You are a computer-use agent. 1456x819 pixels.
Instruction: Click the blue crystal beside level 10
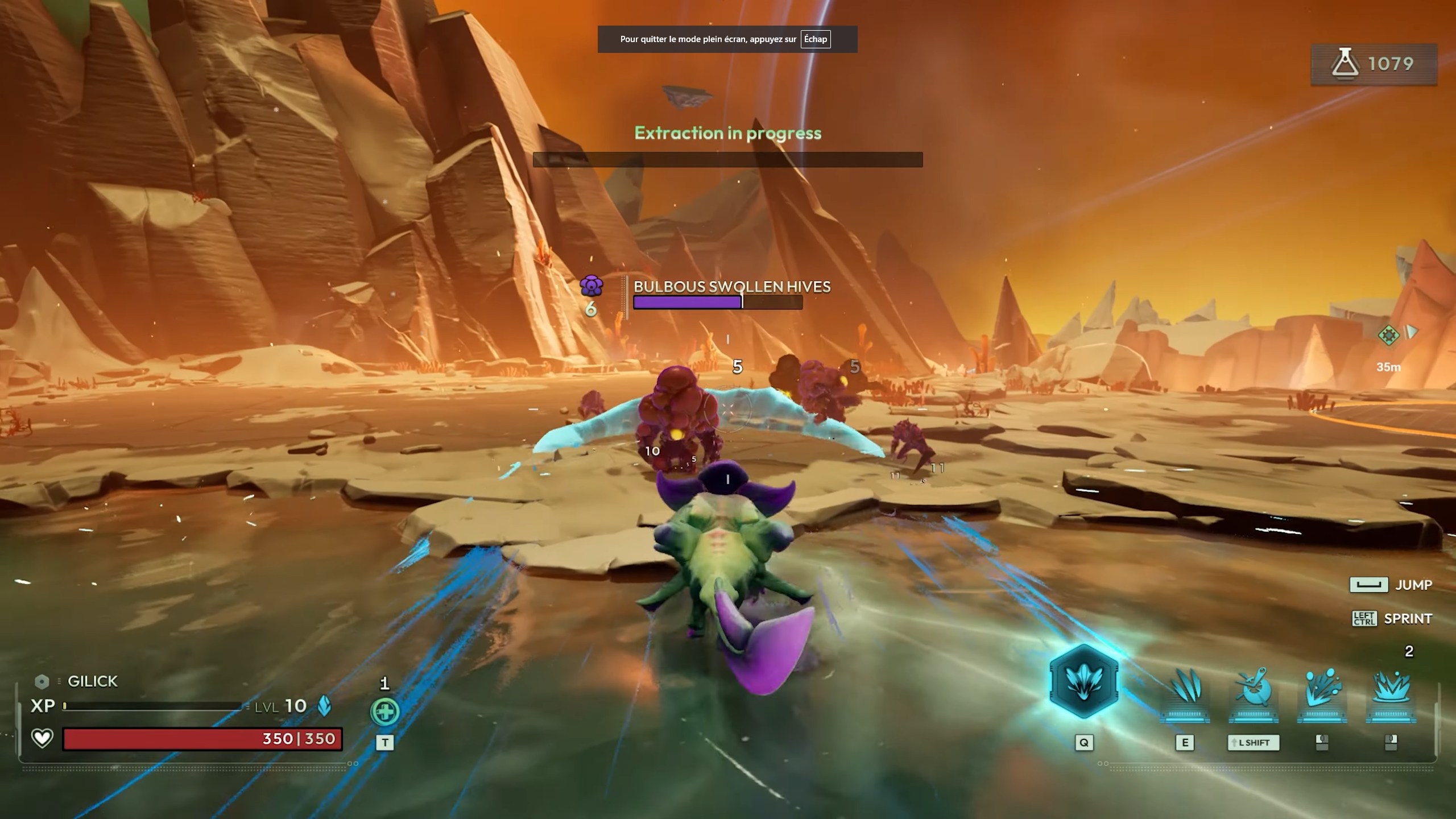[324, 706]
